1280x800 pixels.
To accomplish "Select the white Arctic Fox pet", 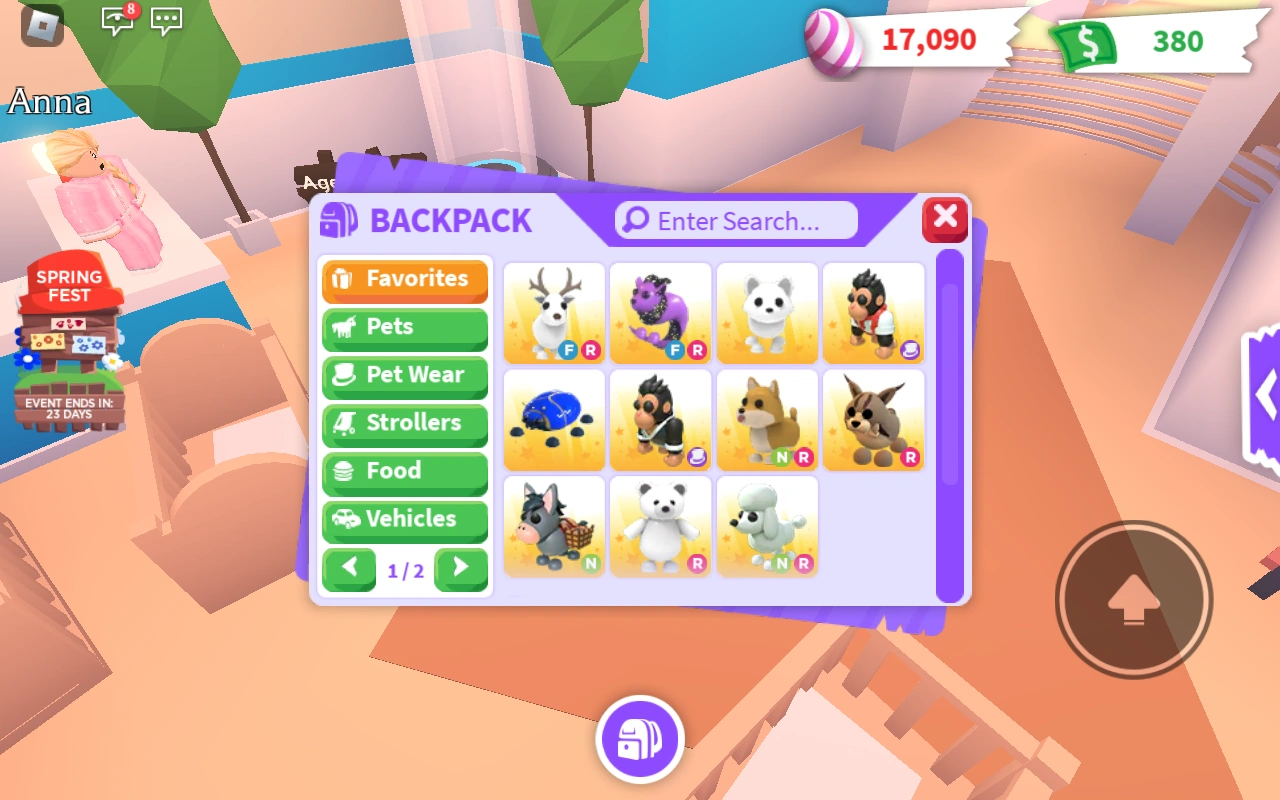I will point(767,313).
